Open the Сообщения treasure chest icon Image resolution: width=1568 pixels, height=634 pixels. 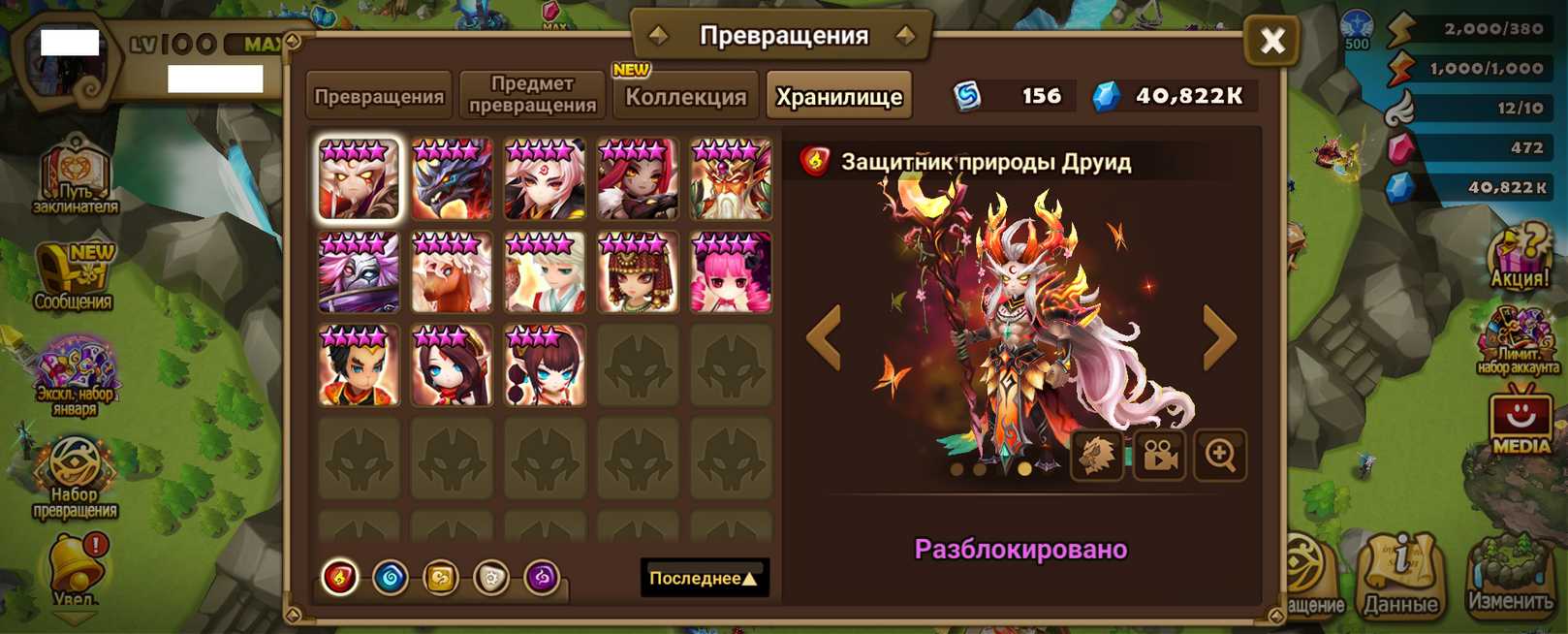(74, 278)
